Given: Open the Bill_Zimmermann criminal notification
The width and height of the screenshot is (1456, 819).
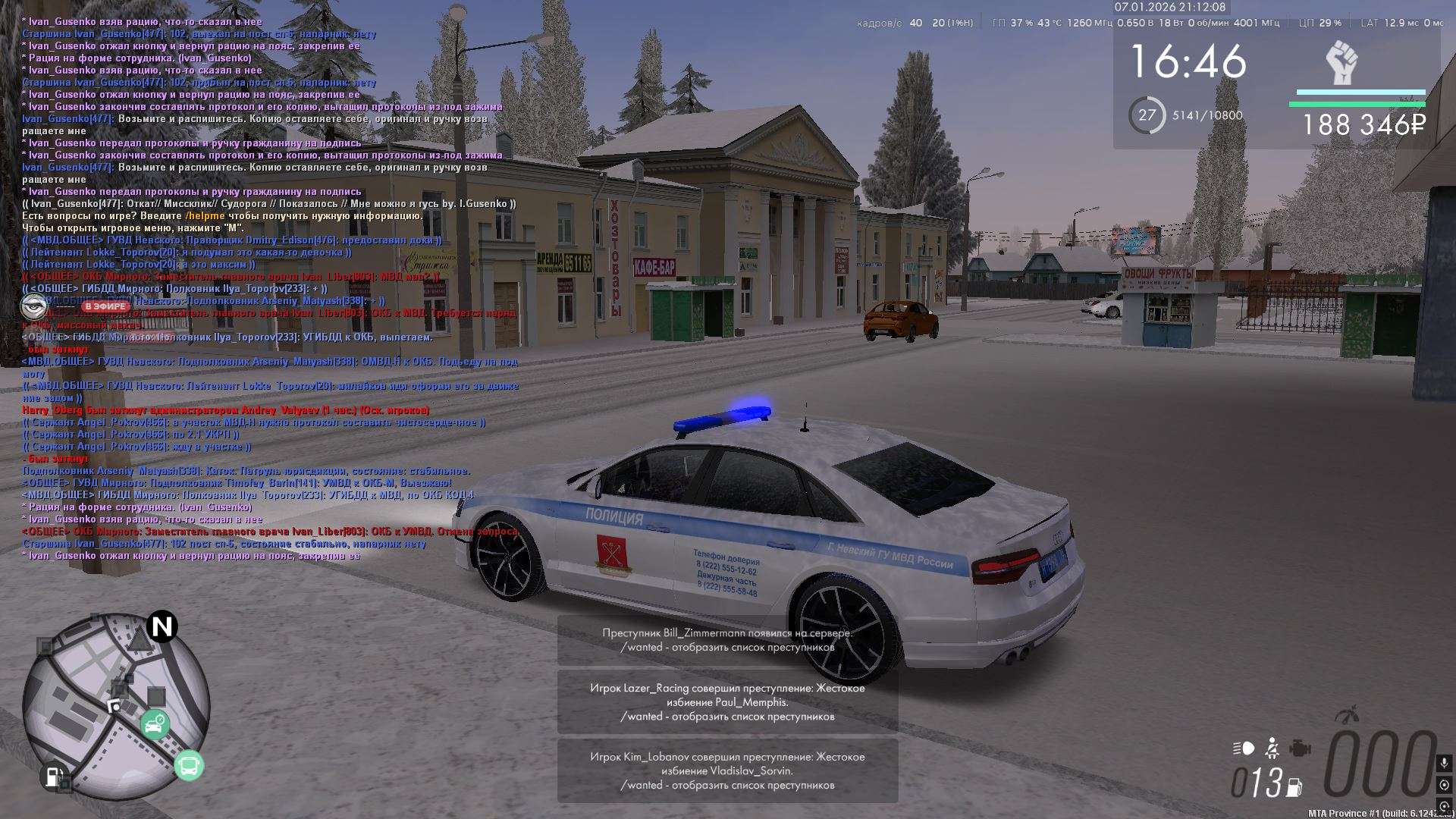Looking at the screenshot, I should 727,640.
